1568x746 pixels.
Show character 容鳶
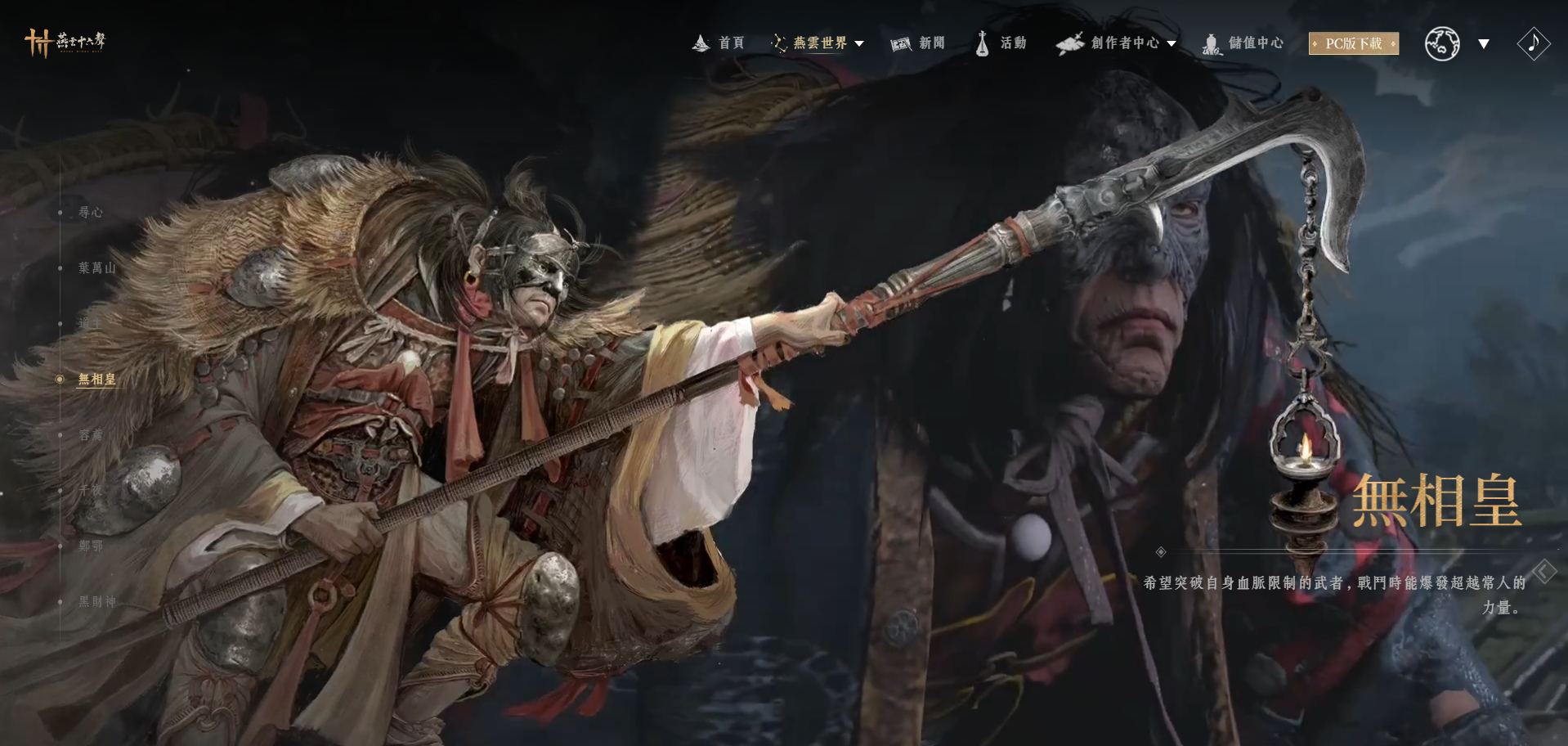[91, 435]
